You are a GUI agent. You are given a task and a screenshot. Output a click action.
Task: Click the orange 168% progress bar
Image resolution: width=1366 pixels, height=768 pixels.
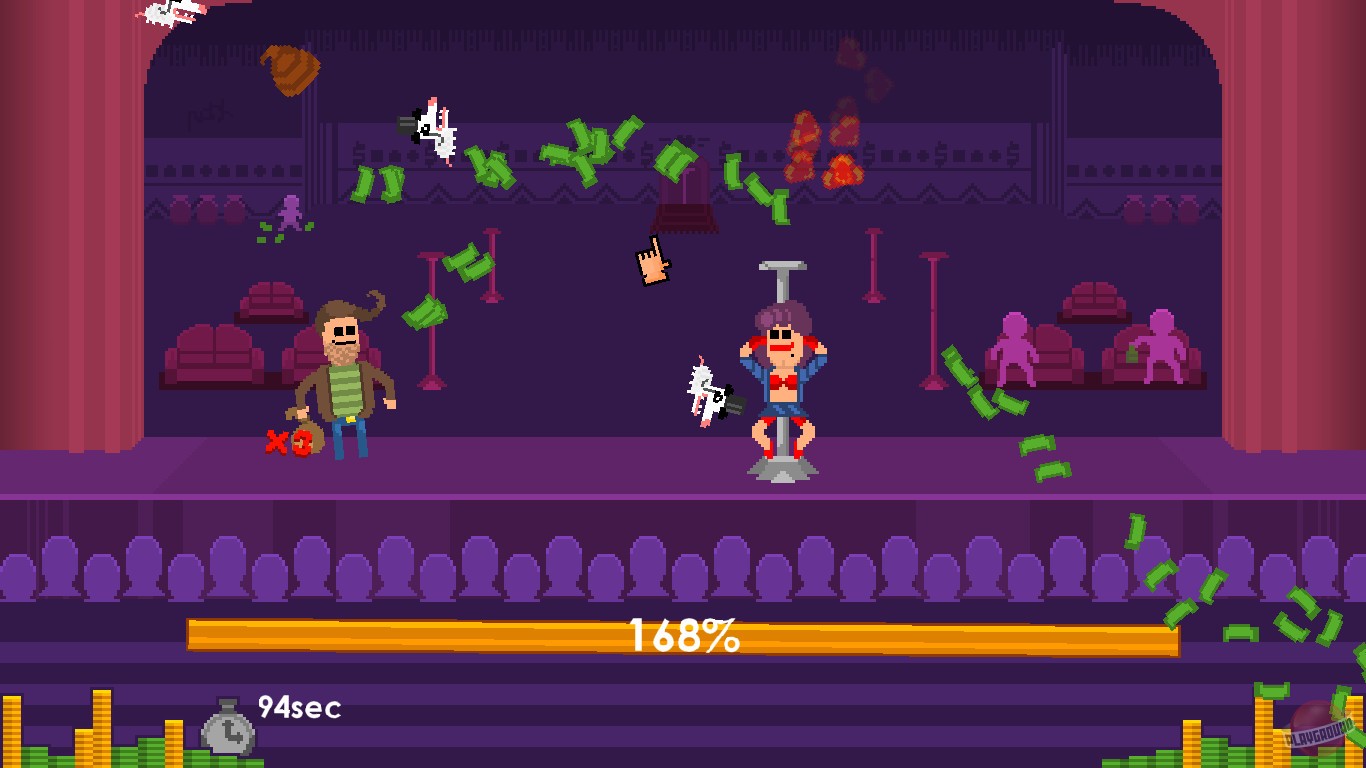tap(683, 632)
